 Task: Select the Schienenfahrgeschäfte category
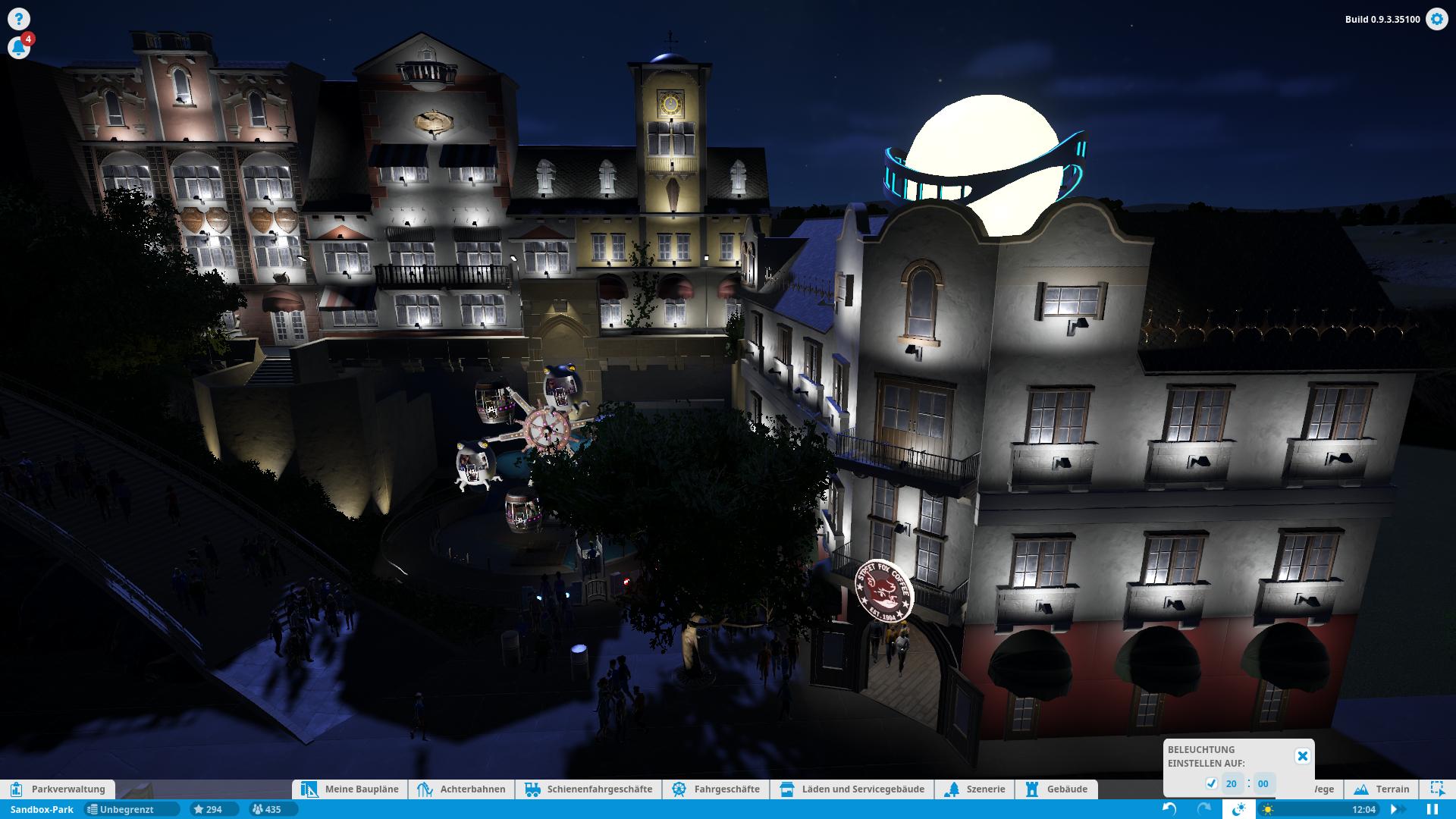(588, 789)
